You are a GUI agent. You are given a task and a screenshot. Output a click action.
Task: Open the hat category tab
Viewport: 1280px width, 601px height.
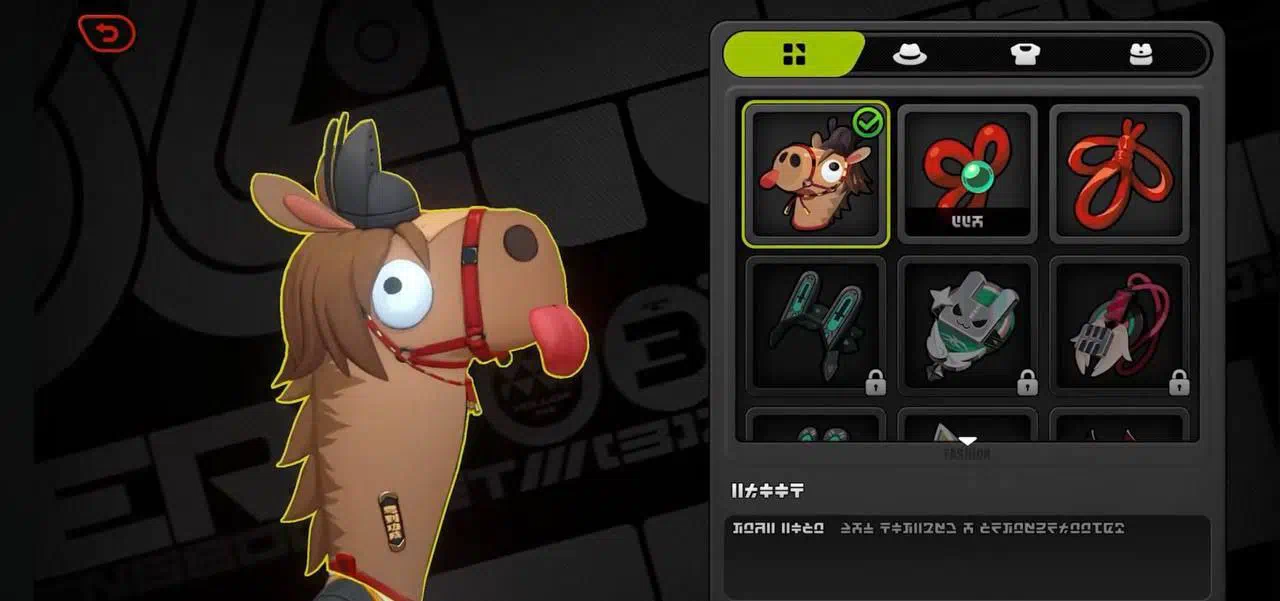[x=909, y=55]
